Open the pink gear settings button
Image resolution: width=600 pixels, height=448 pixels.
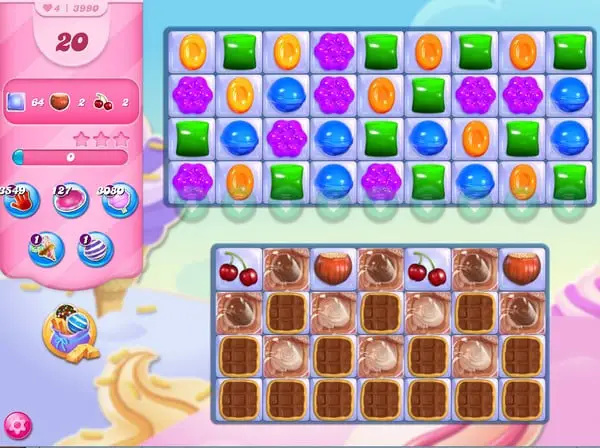coord(18,427)
